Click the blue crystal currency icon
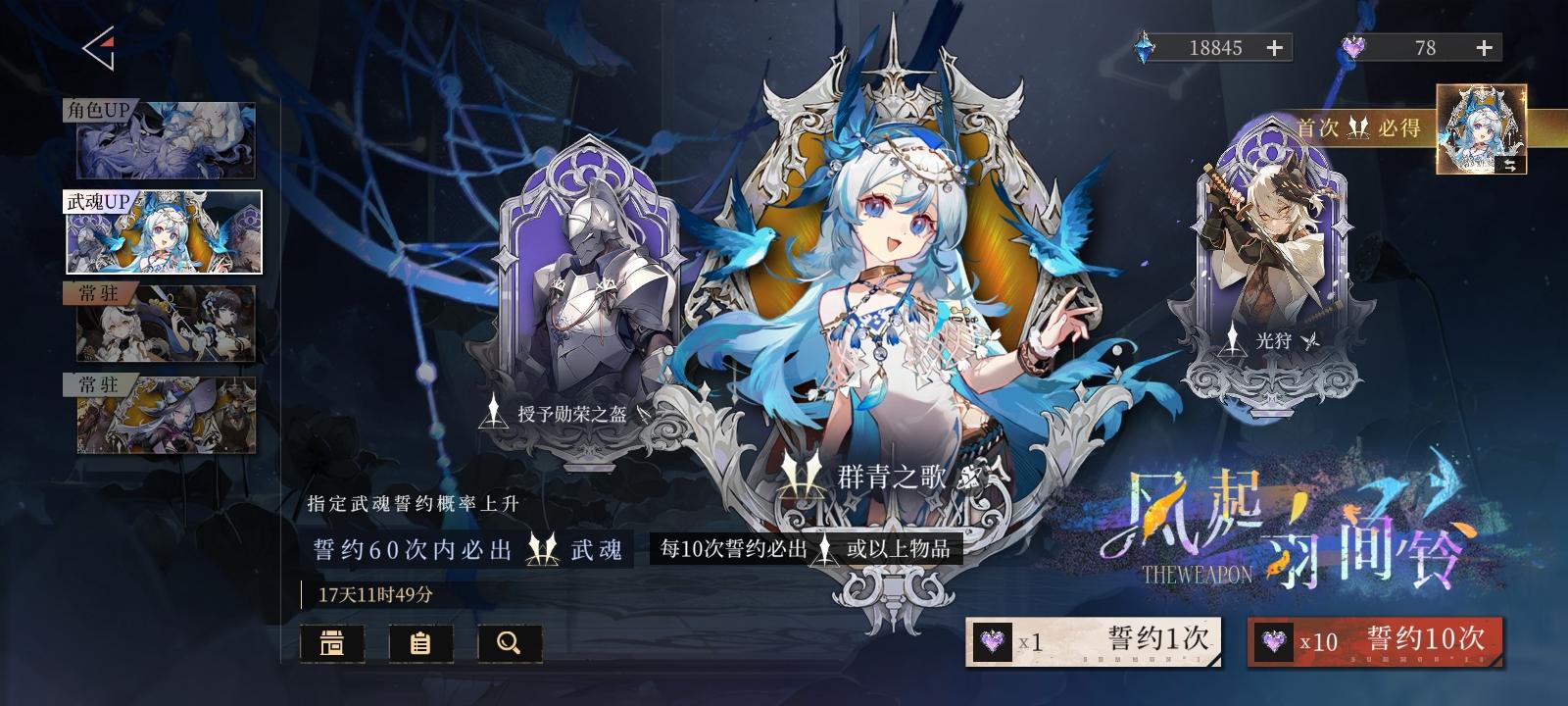This screenshot has height=706, width=1568. point(1144,45)
